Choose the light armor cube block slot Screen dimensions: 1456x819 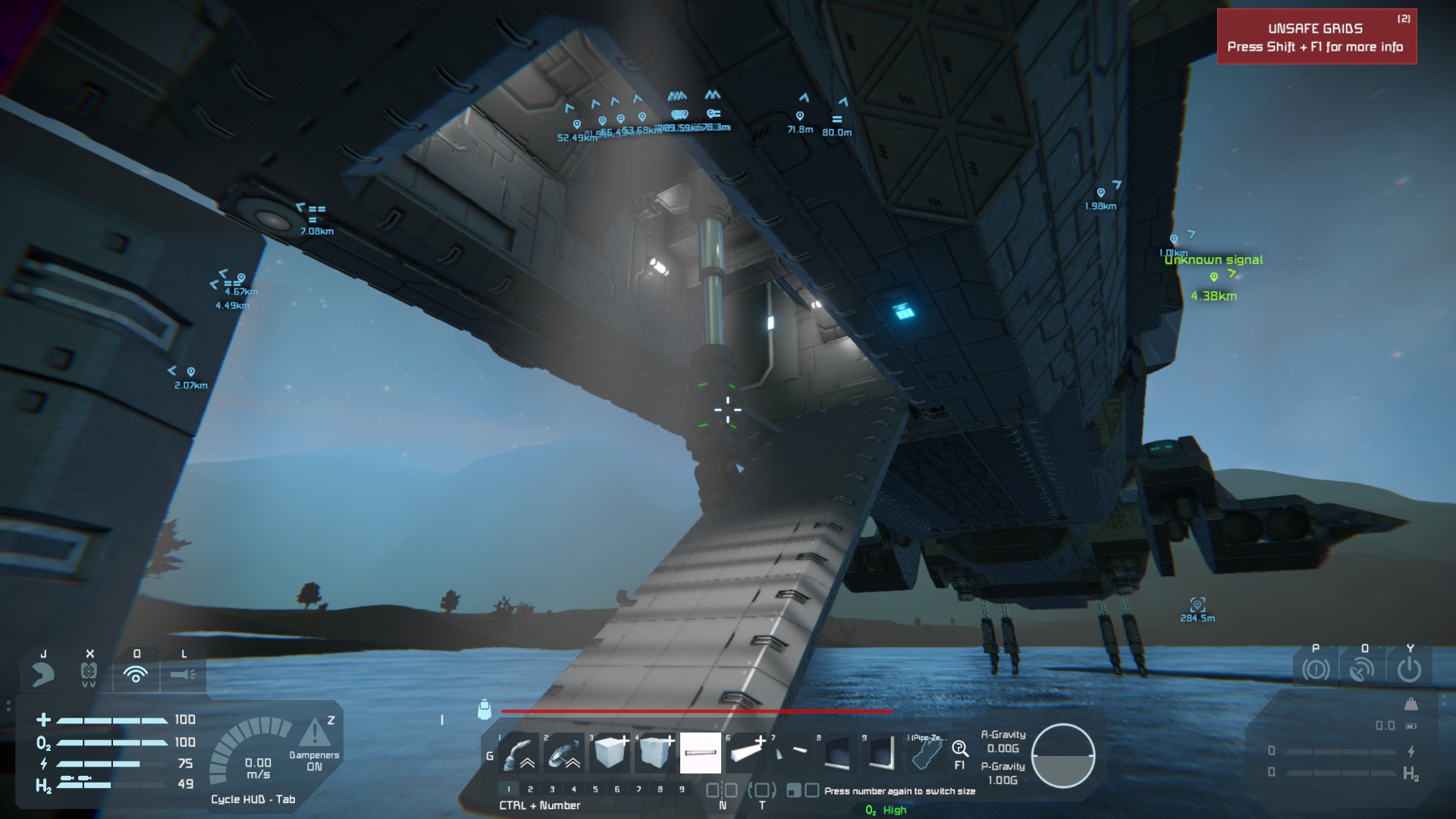click(x=610, y=753)
